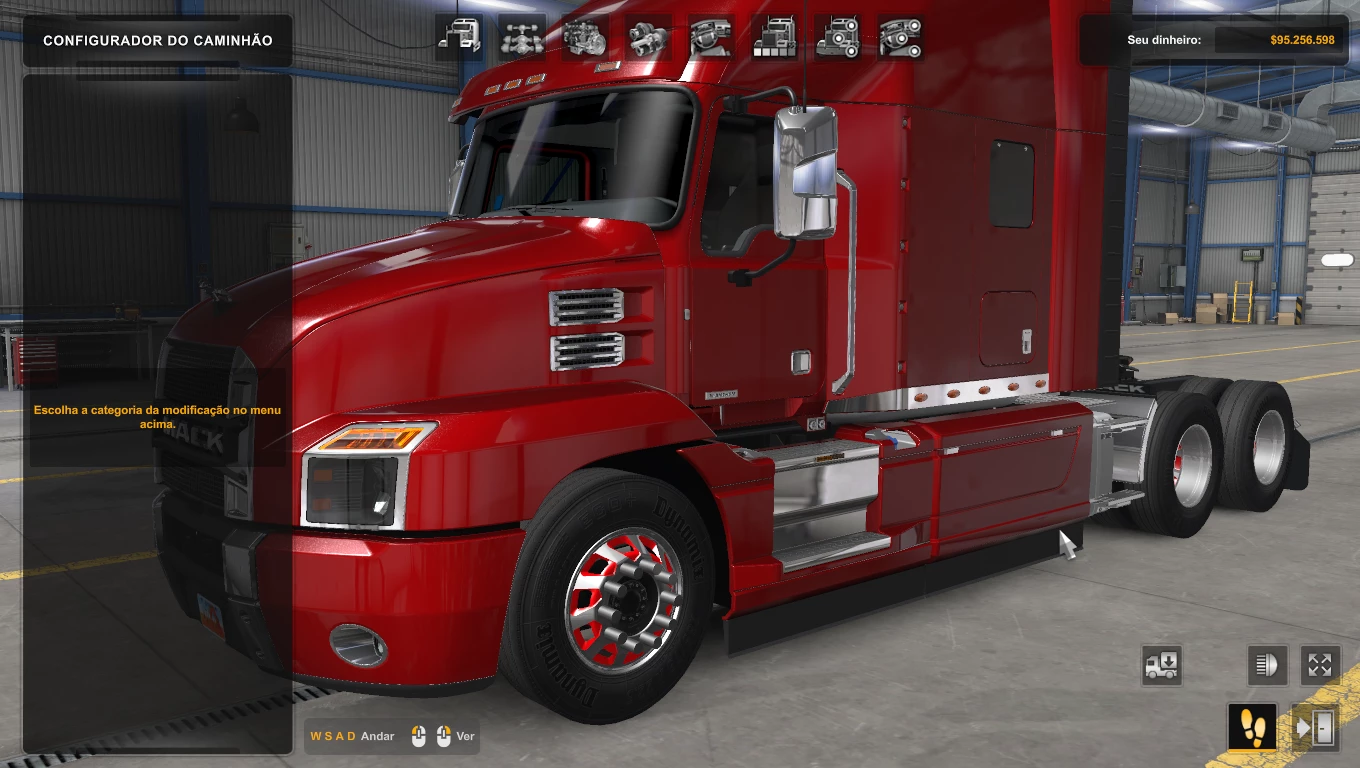Open the cabin customization category
Viewport: 1360px width, 768px height.
pos(457,37)
